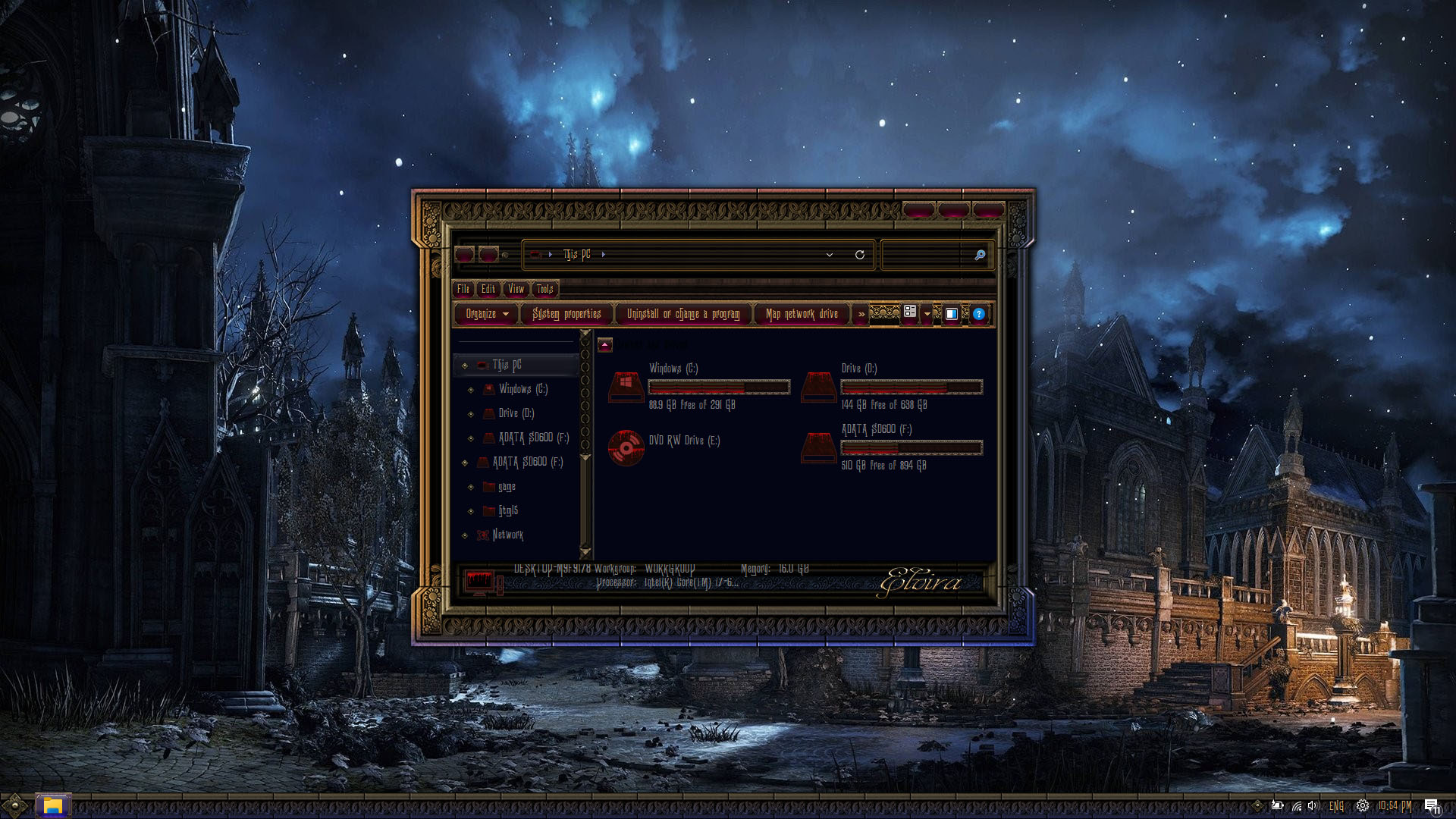Open the Tools menu
This screenshot has height=819, width=1456.
[544, 289]
